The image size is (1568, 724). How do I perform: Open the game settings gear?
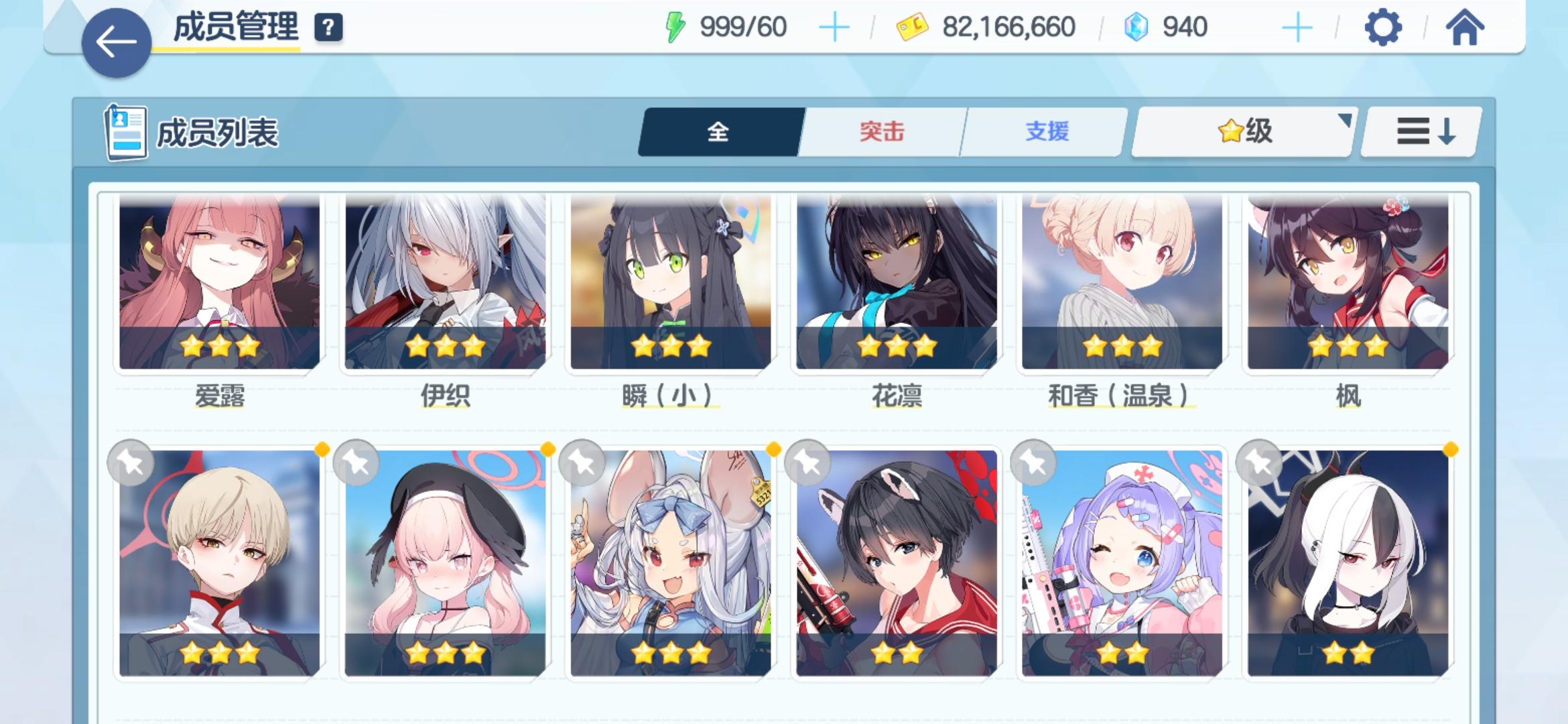click(1383, 28)
